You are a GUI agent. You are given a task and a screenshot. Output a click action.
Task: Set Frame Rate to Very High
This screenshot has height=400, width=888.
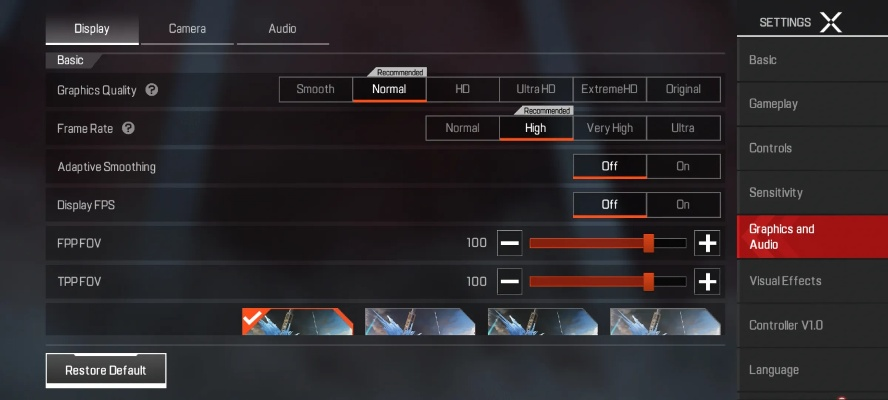click(609, 128)
